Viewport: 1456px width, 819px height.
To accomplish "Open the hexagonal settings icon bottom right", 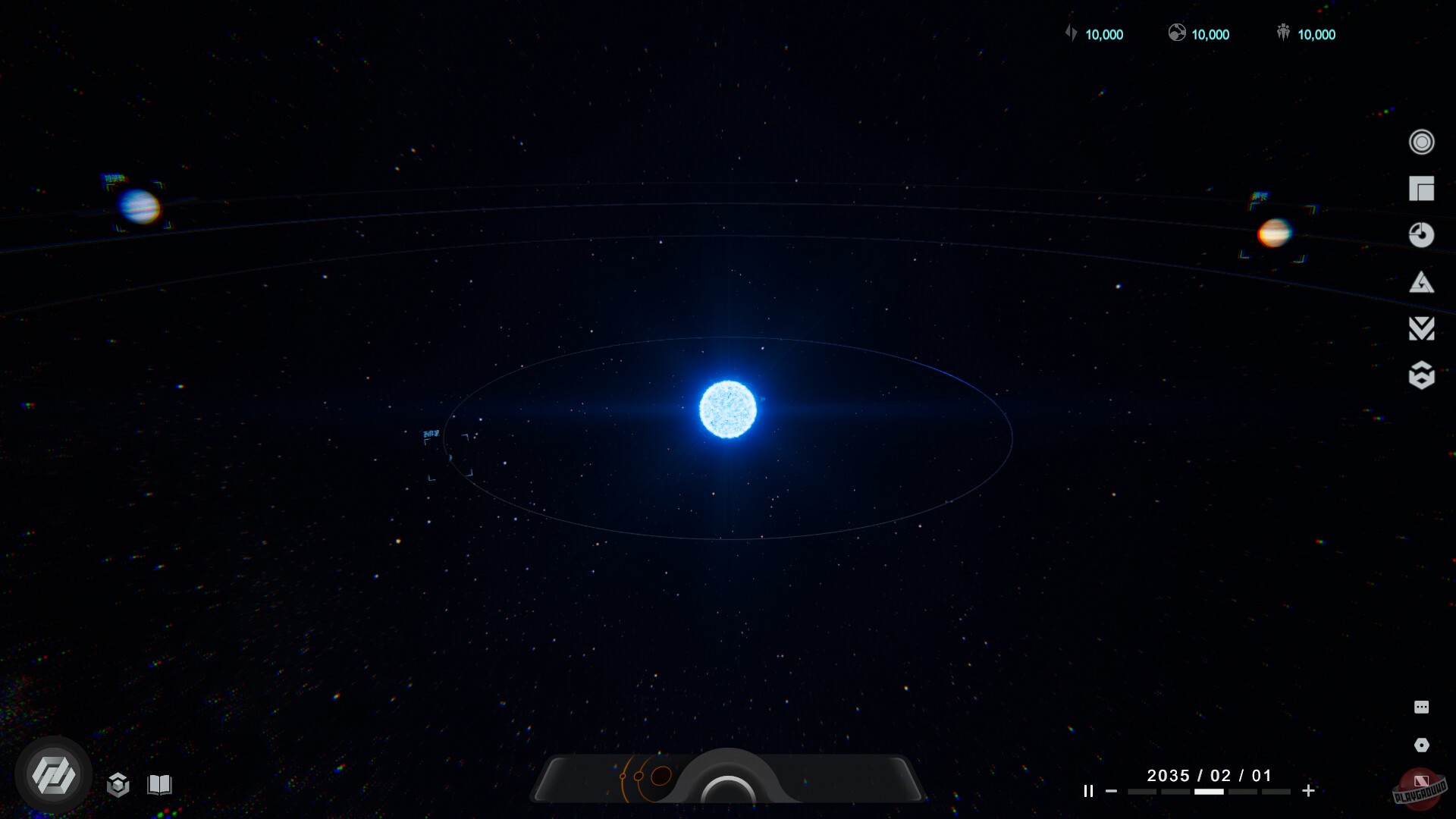I will coord(1423,747).
